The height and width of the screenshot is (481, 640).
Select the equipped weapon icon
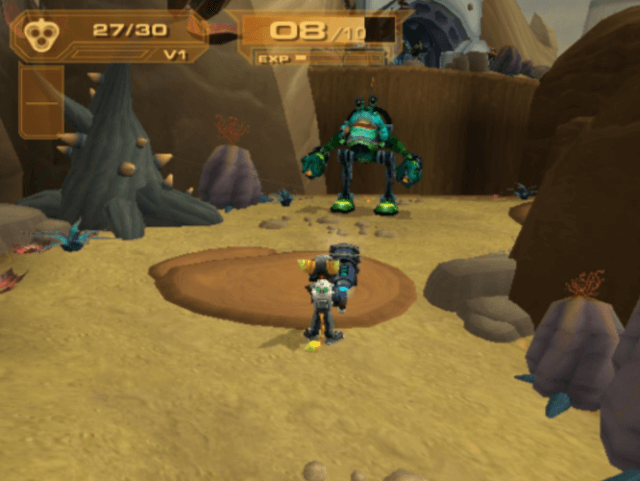[40, 32]
